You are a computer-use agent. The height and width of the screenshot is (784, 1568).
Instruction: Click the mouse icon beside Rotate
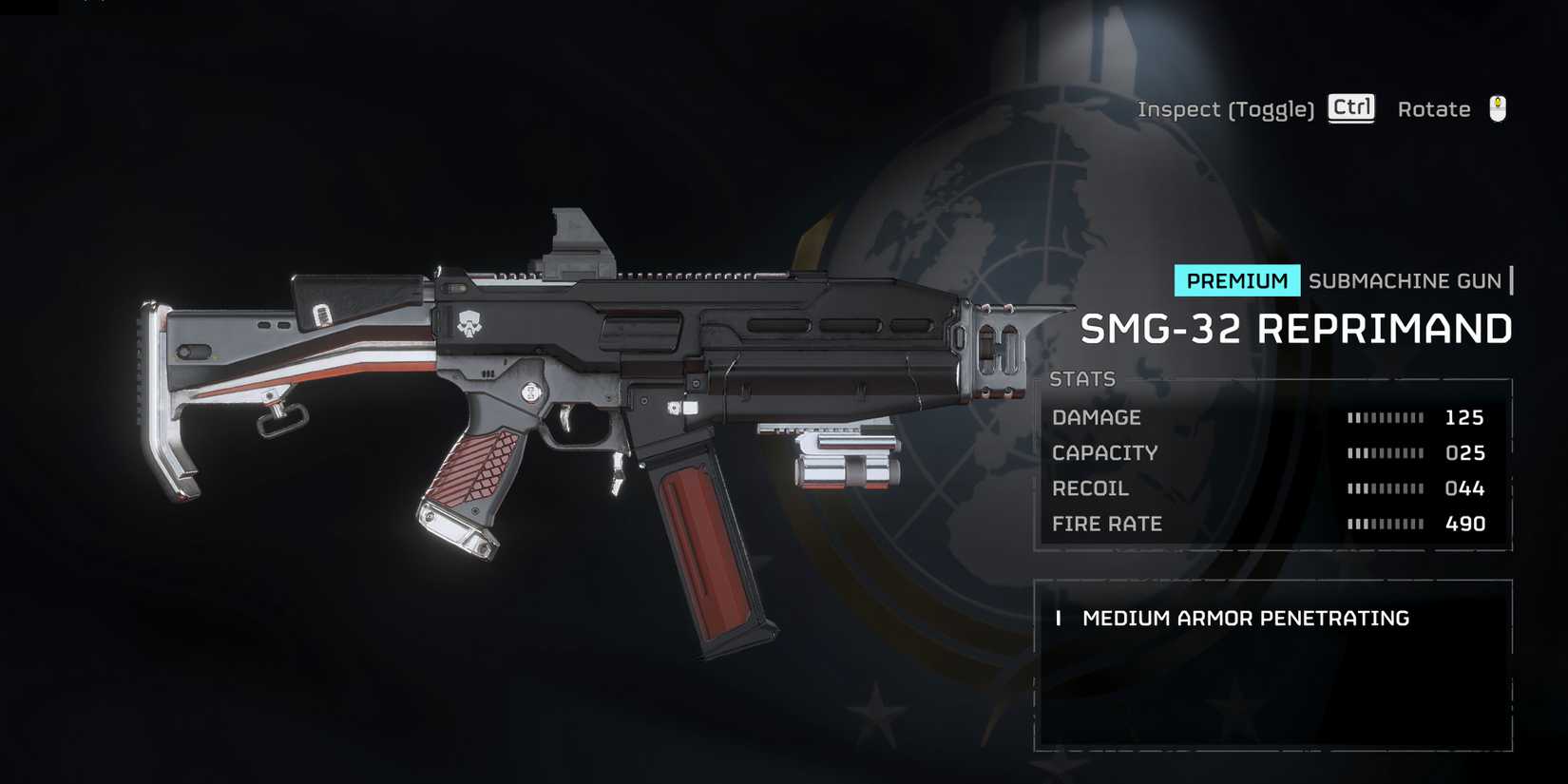pyautogui.click(x=1498, y=107)
